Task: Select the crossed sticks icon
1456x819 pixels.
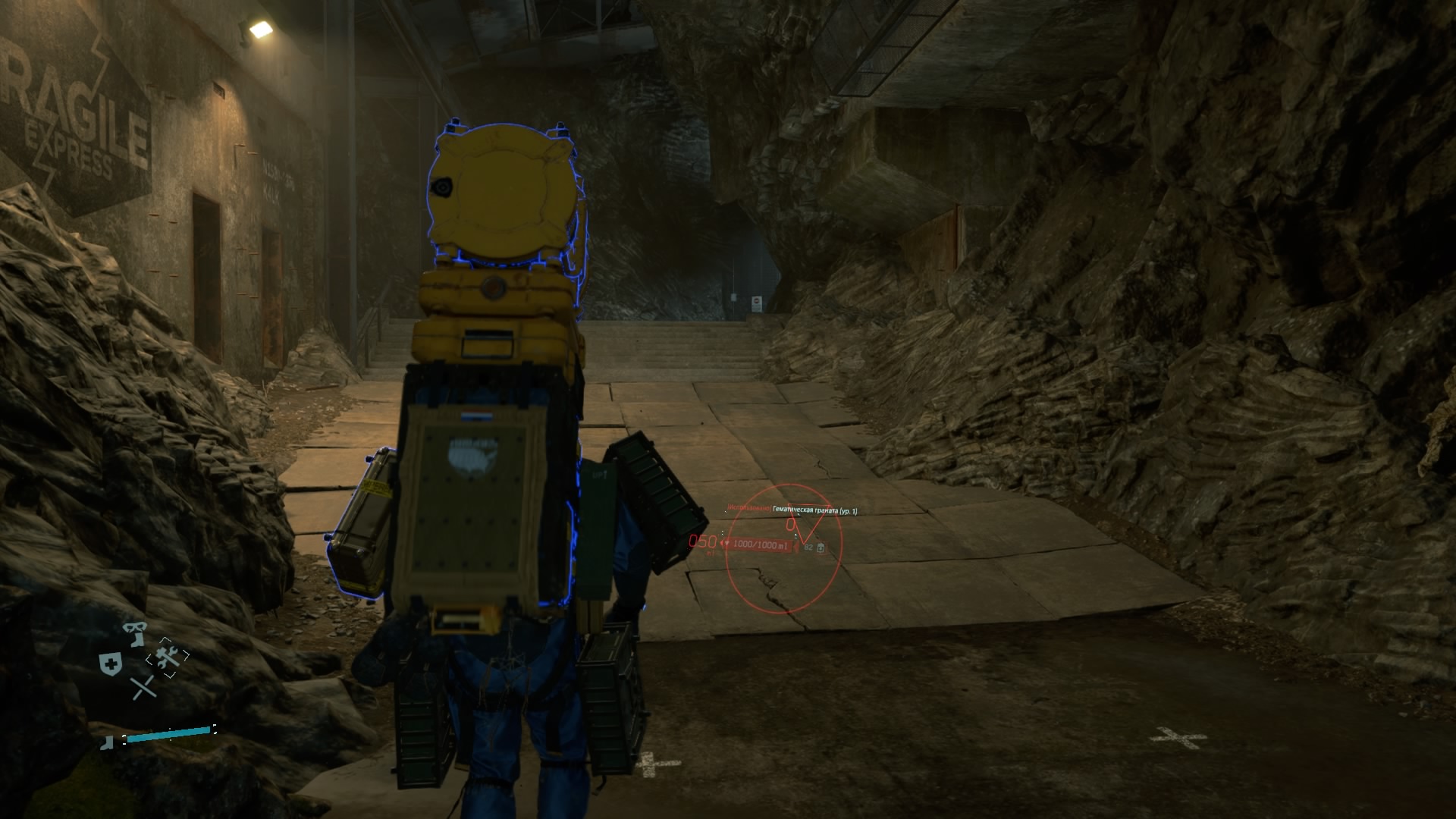Action: (143, 688)
